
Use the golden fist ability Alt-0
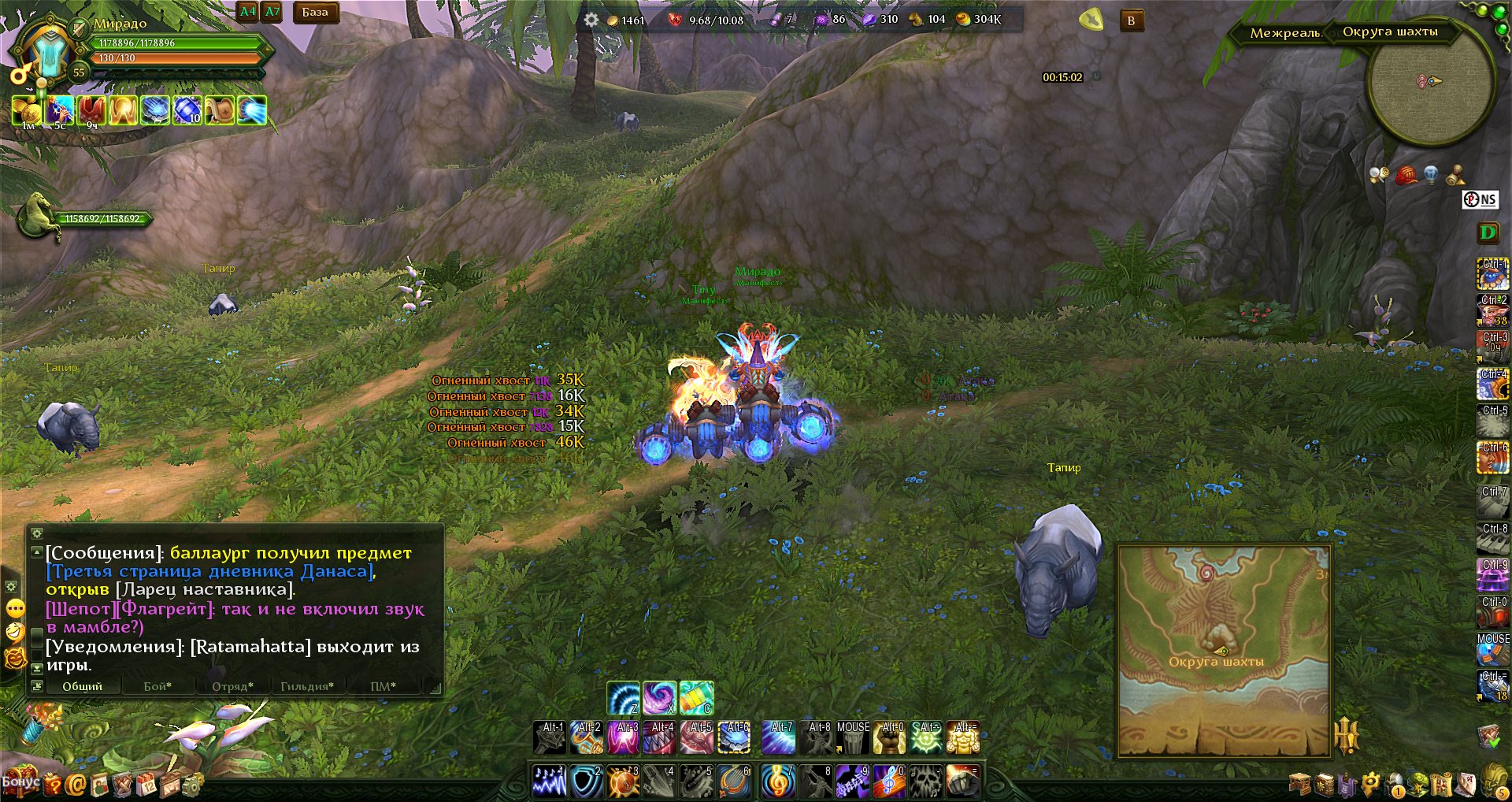[x=890, y=738]
